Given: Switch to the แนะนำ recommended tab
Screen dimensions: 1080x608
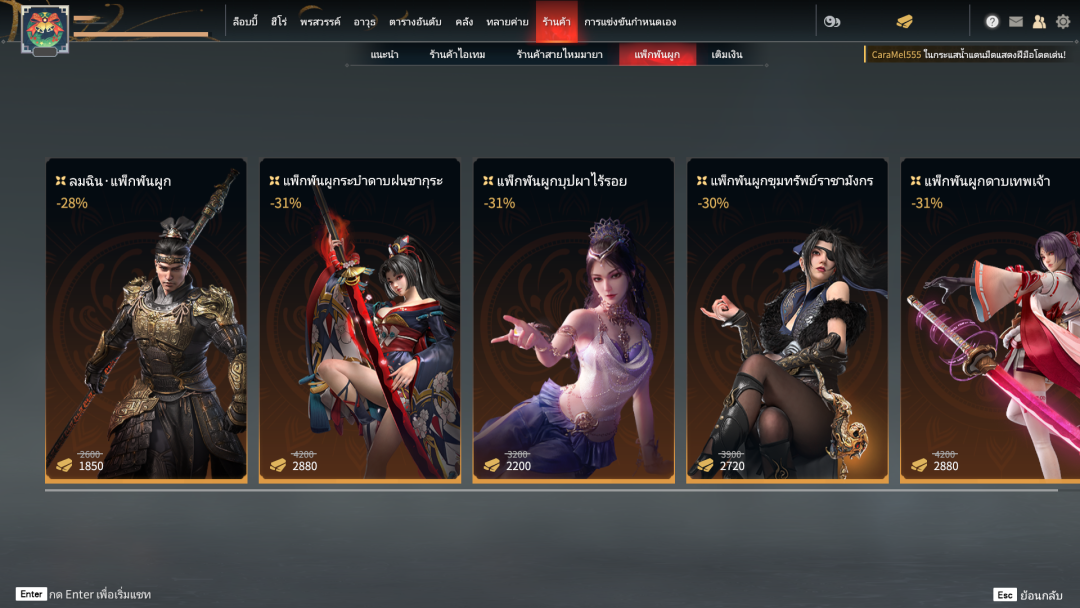Looking at the screenshot, I should 384,55.
